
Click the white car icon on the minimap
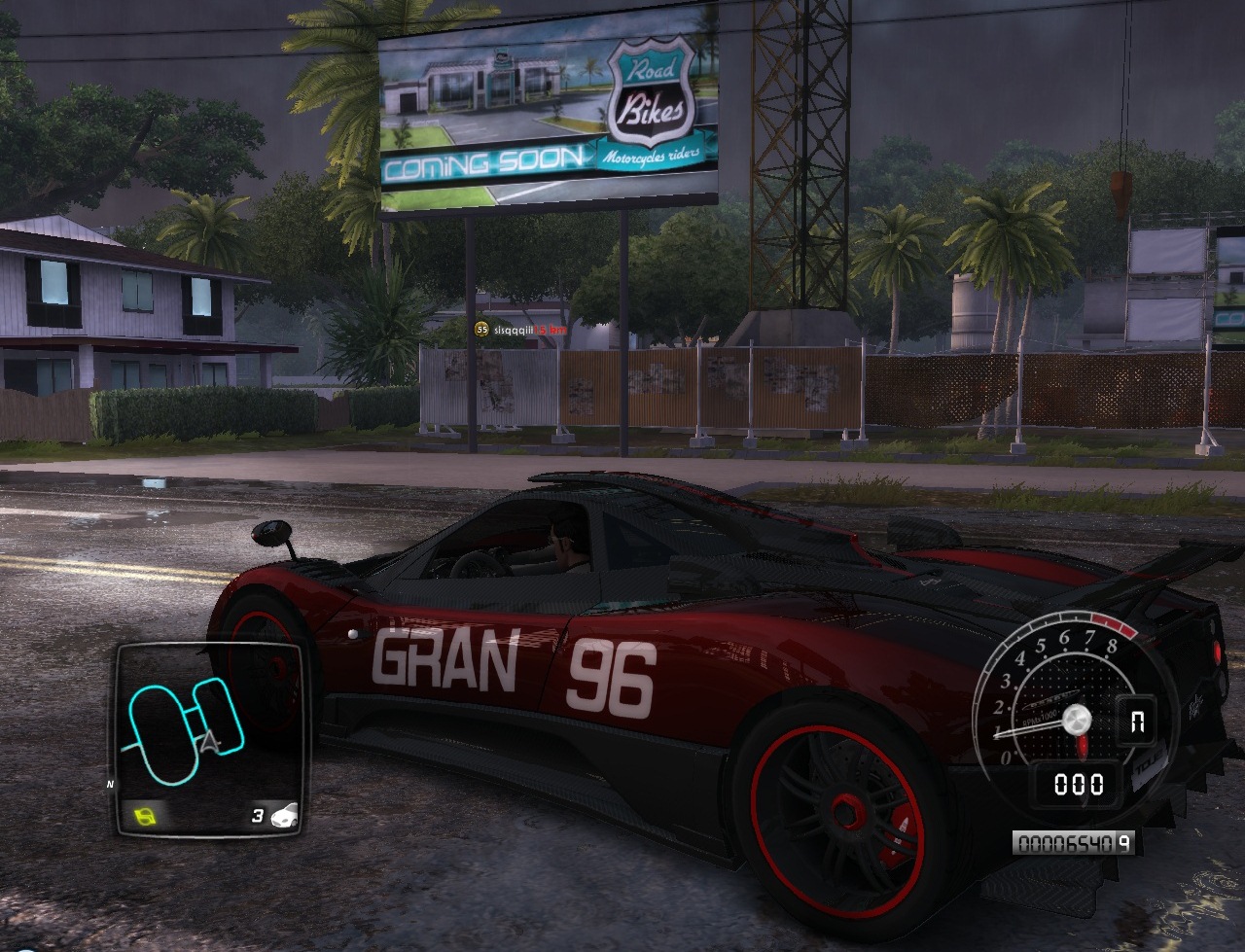tap(285, 815)
